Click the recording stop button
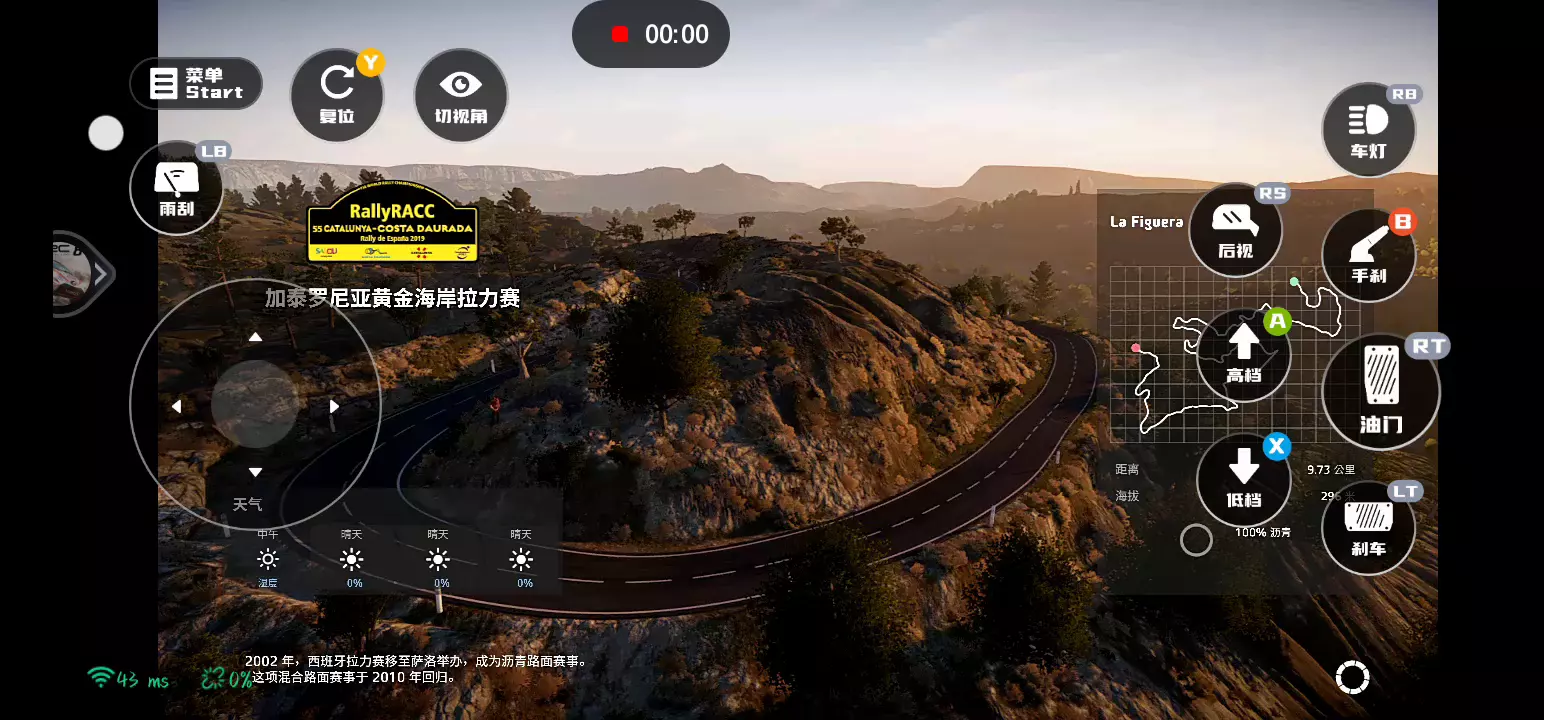The width and height of the screenshot is (1544, 720). pyautogui.click(x=620, y=34)
